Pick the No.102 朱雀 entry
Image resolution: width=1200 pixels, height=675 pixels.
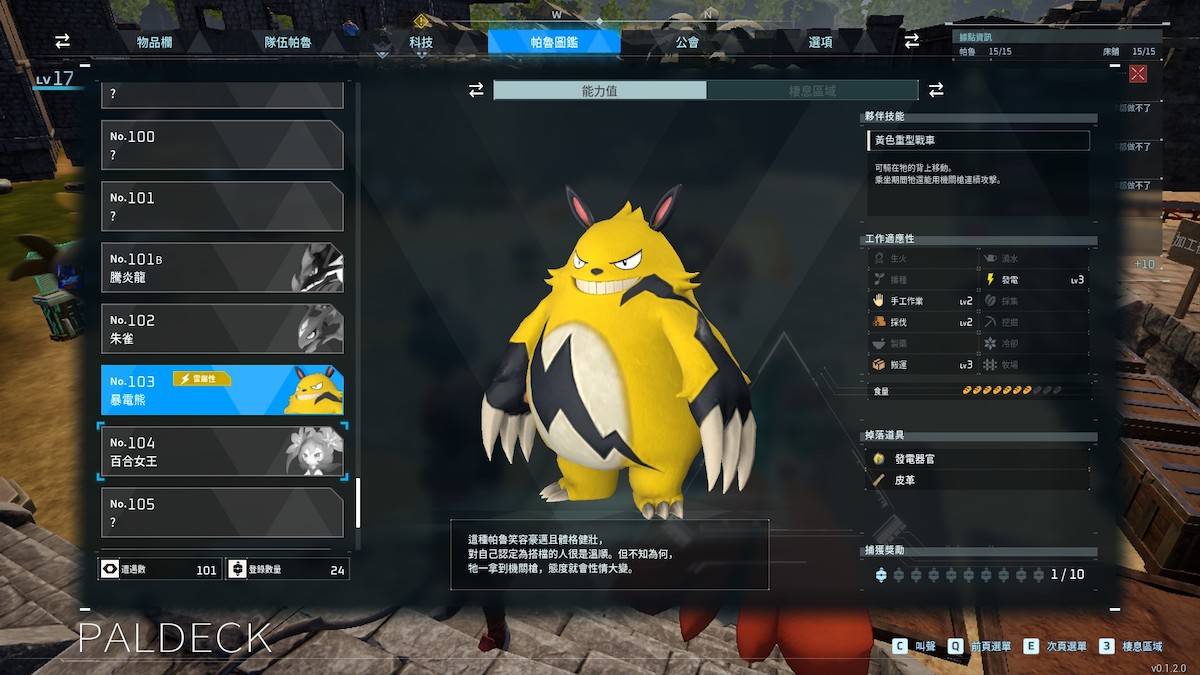[x=222, y=329]
